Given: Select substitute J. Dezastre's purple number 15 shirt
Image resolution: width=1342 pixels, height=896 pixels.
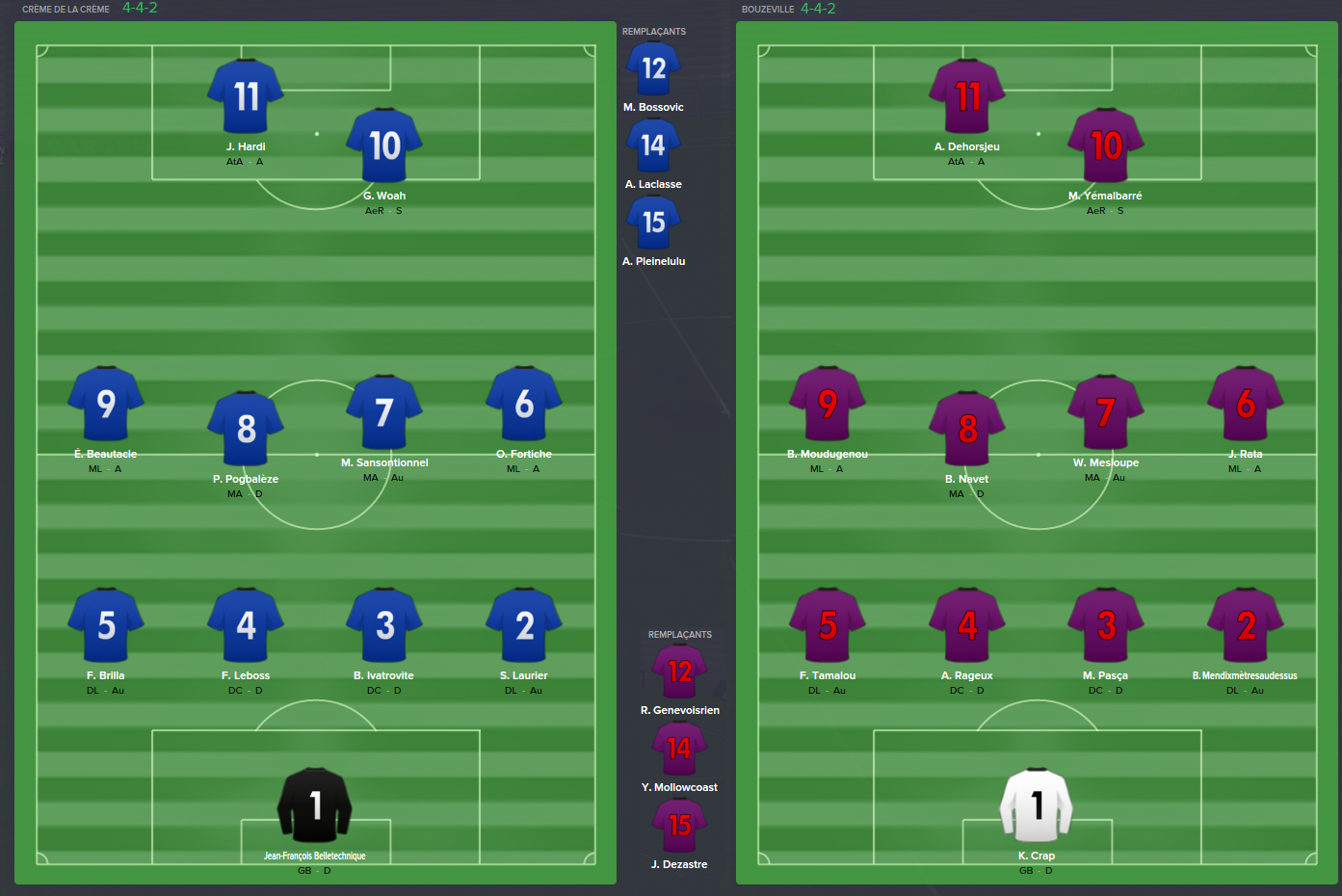Looking at the screenshot, I should [679, 826].
